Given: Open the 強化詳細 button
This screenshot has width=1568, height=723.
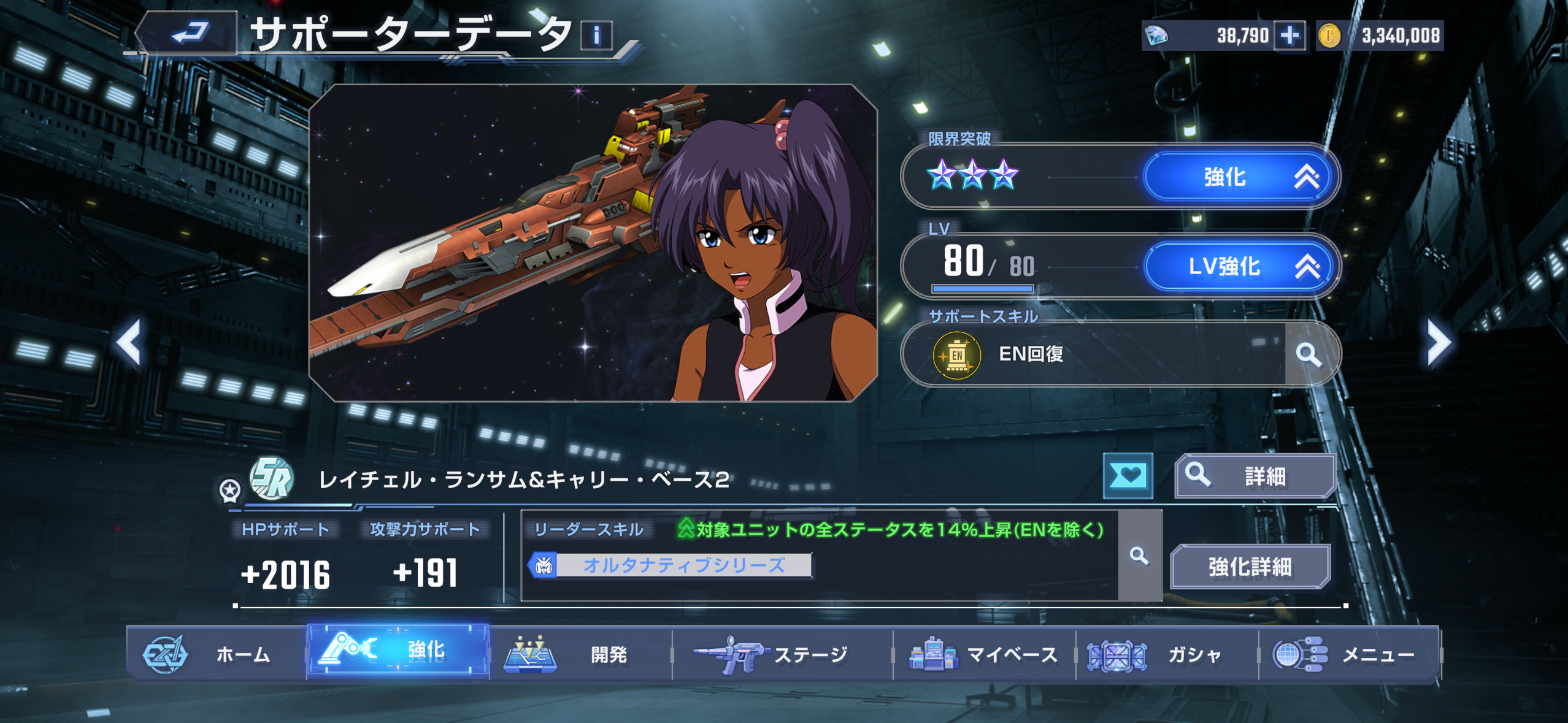Looking at the screenshot, I should click(x=1250, y=567).
